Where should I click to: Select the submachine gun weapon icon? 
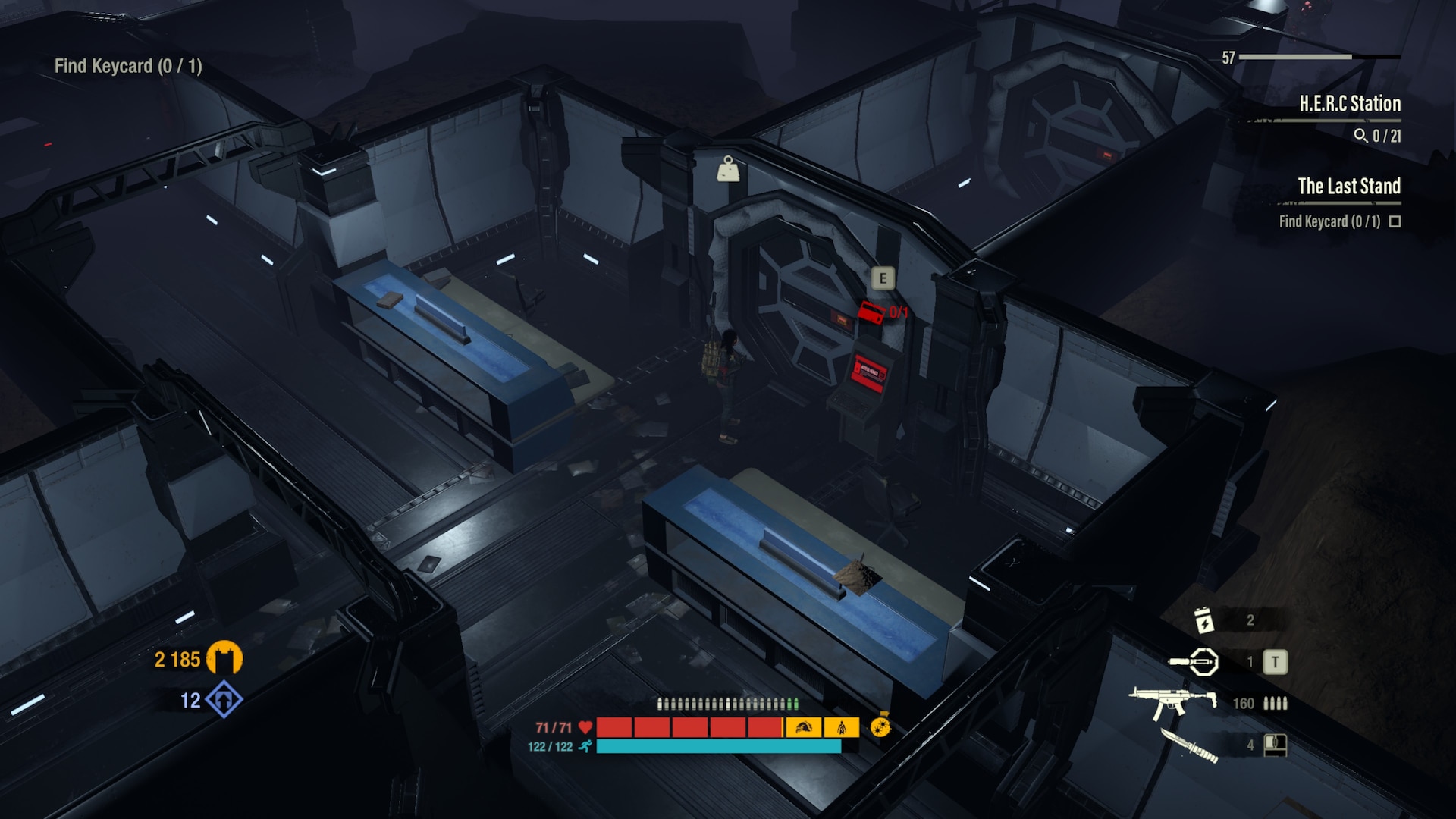[1172, 703]
